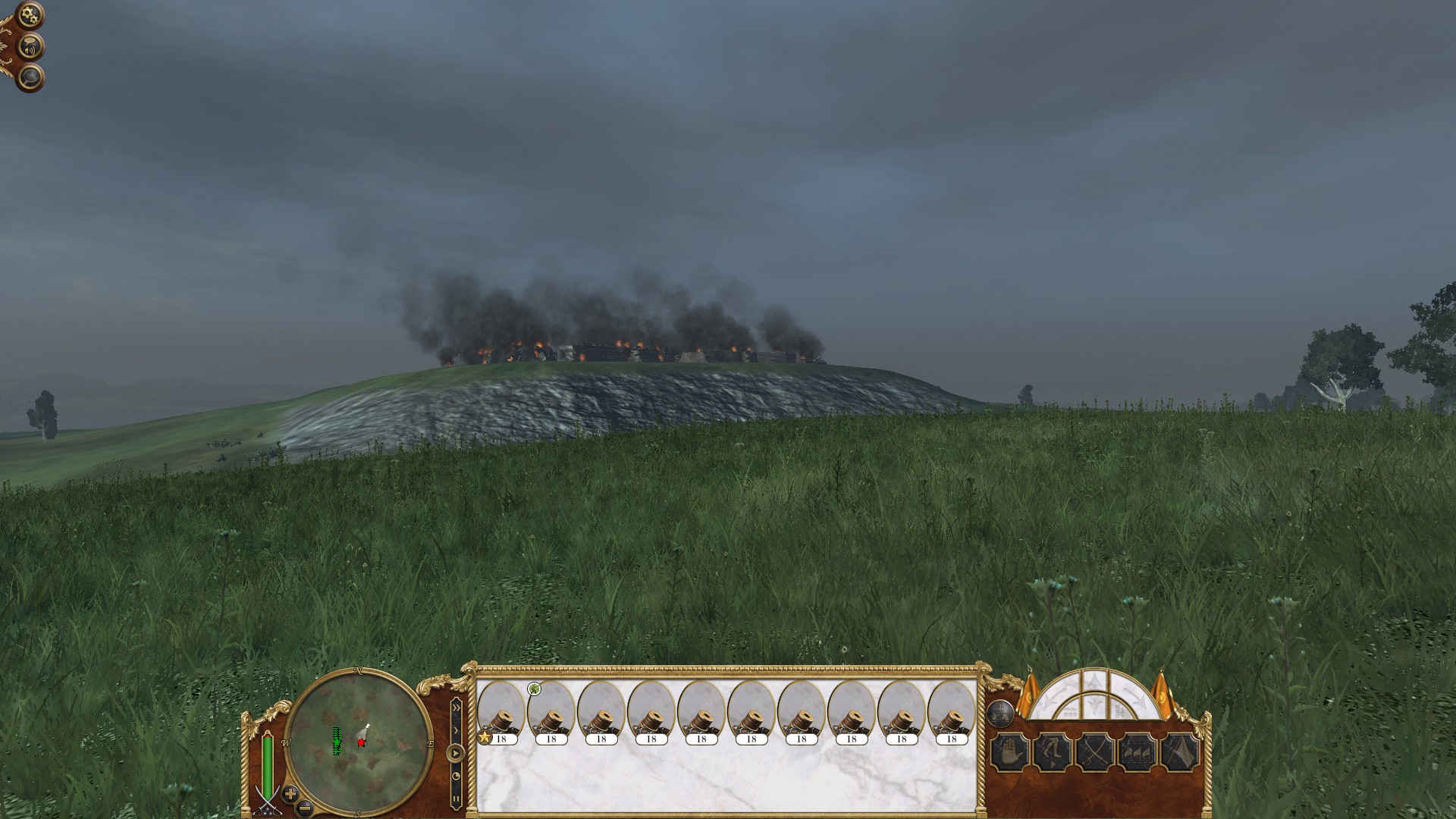Click the double-chevron fast forward control

[x=456, y=708]
